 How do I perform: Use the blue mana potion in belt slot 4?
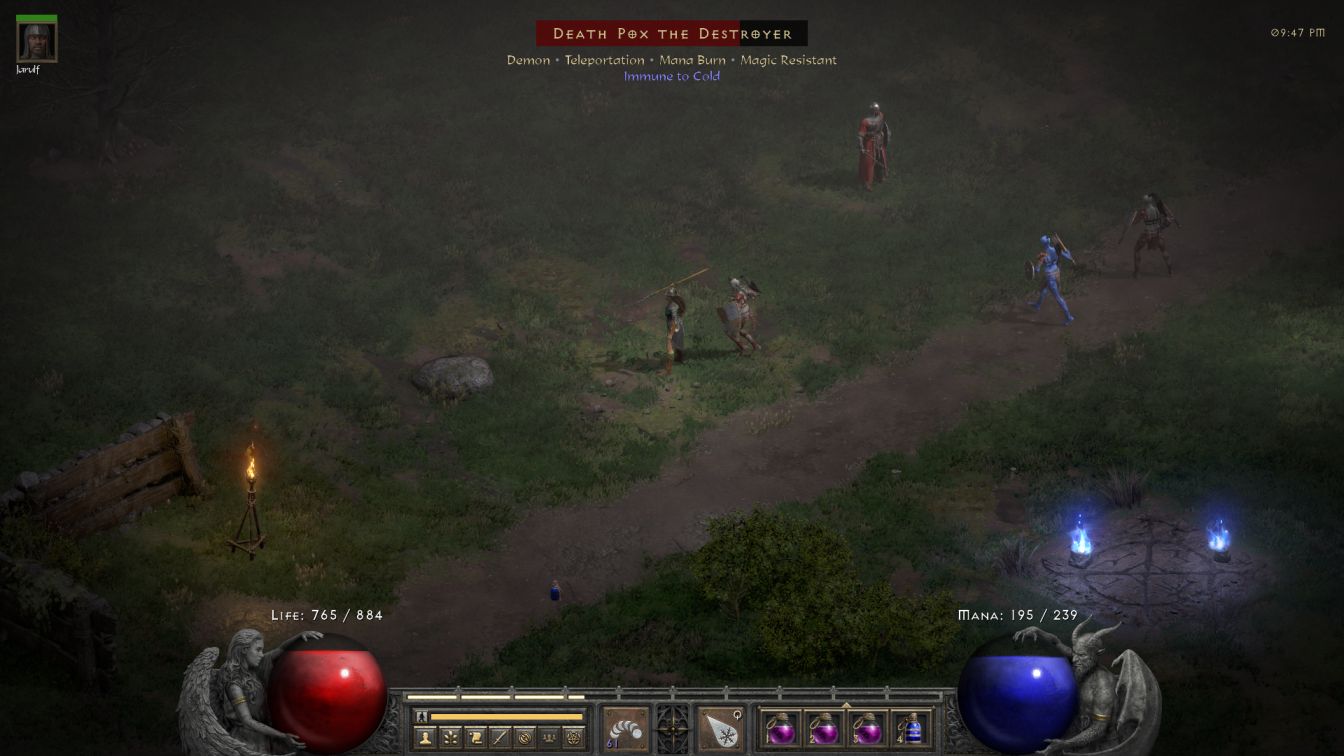910,729
